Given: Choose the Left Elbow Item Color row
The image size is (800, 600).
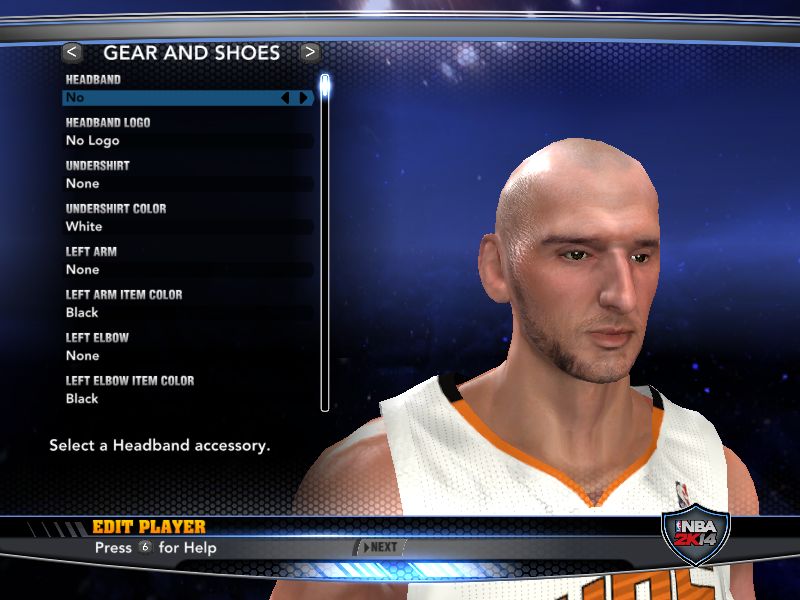Looking at the screenshot, I should click(188, 399).
